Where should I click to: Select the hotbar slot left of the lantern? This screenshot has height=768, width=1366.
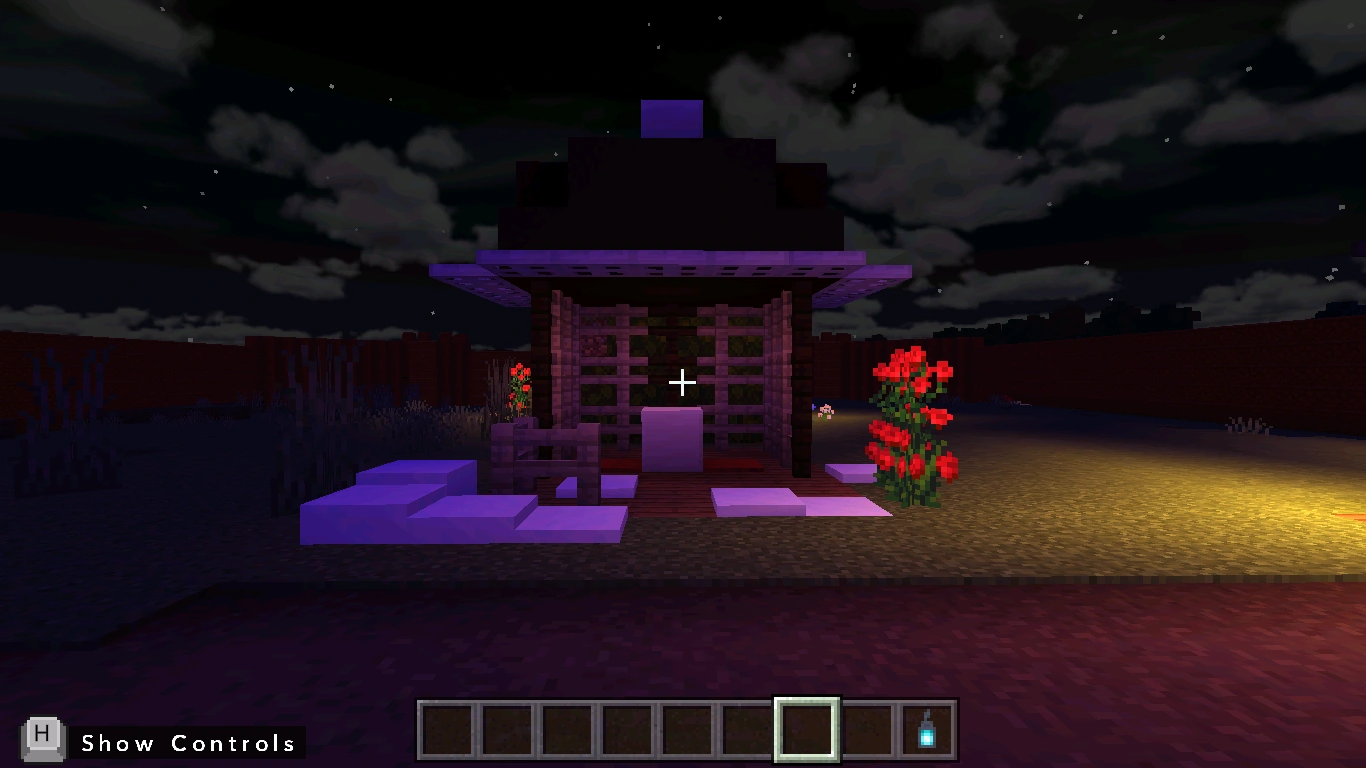click(x=866, y=733)
